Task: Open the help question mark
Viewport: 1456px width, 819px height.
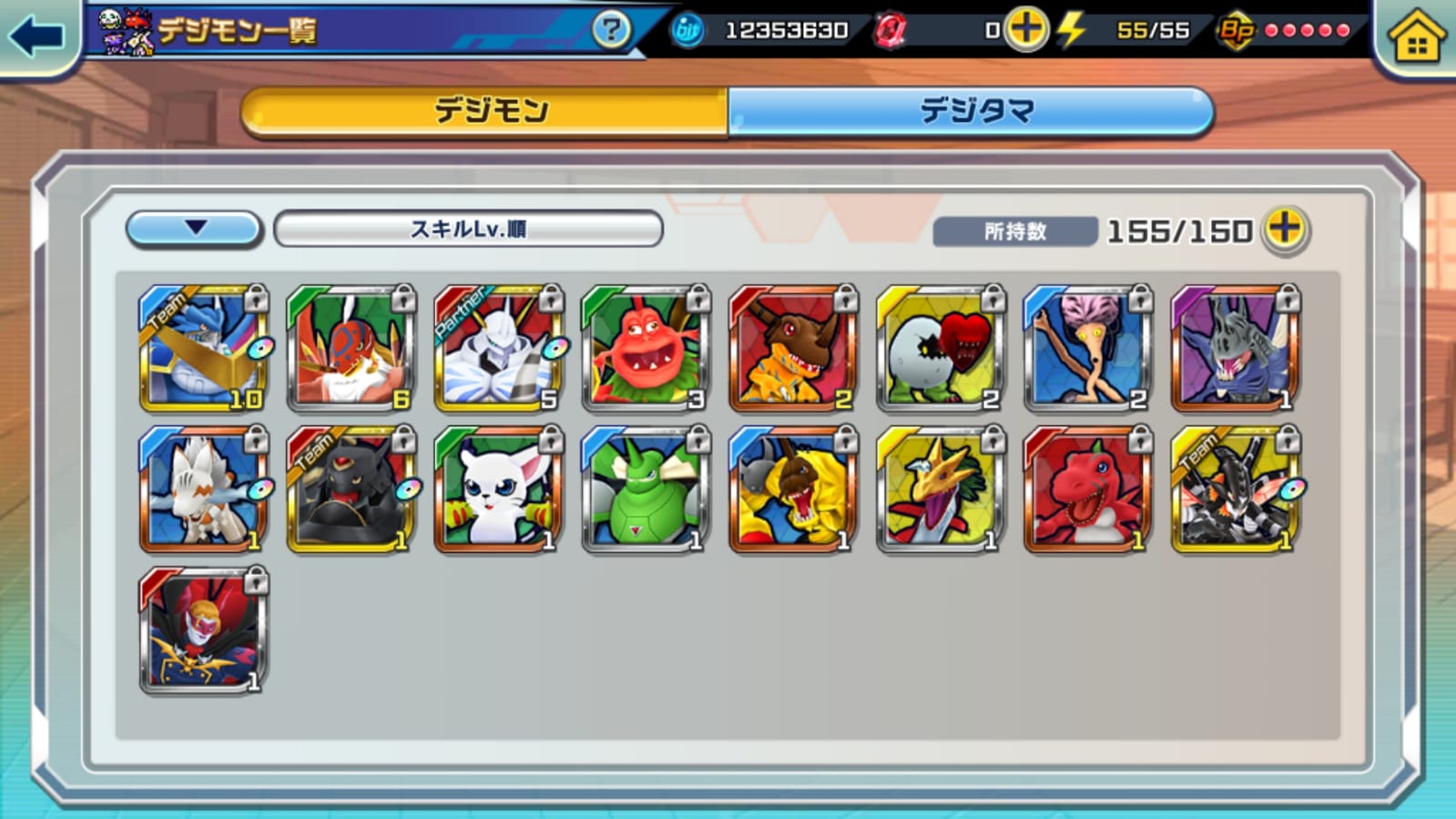Action: click(610, 30)
